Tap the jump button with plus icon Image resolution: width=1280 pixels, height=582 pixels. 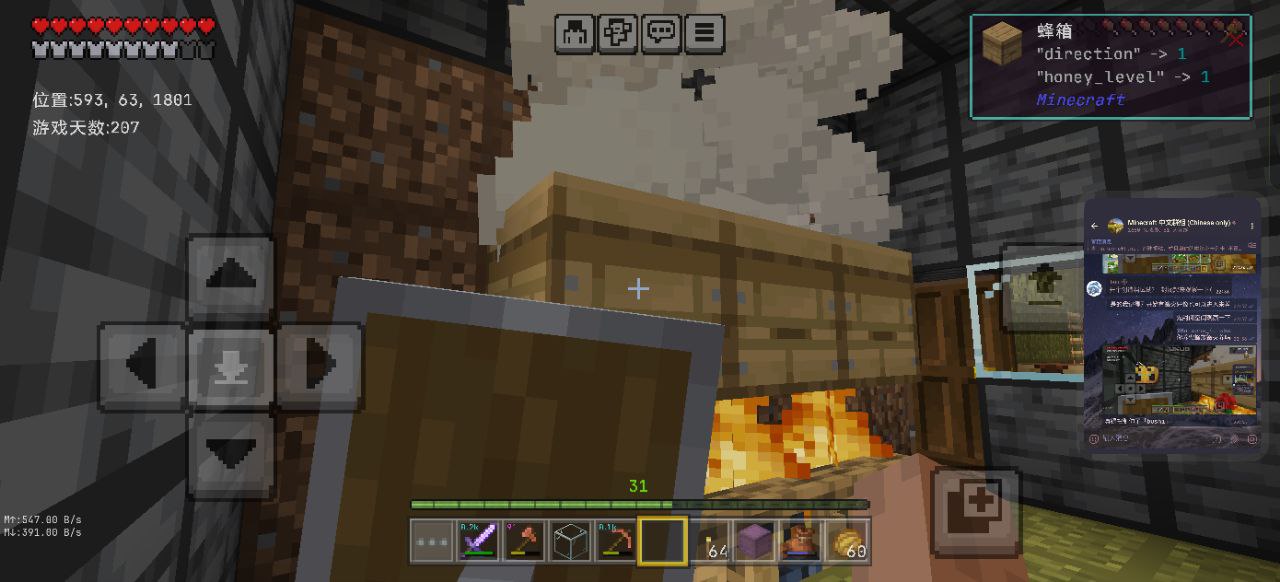click(976, 513)
